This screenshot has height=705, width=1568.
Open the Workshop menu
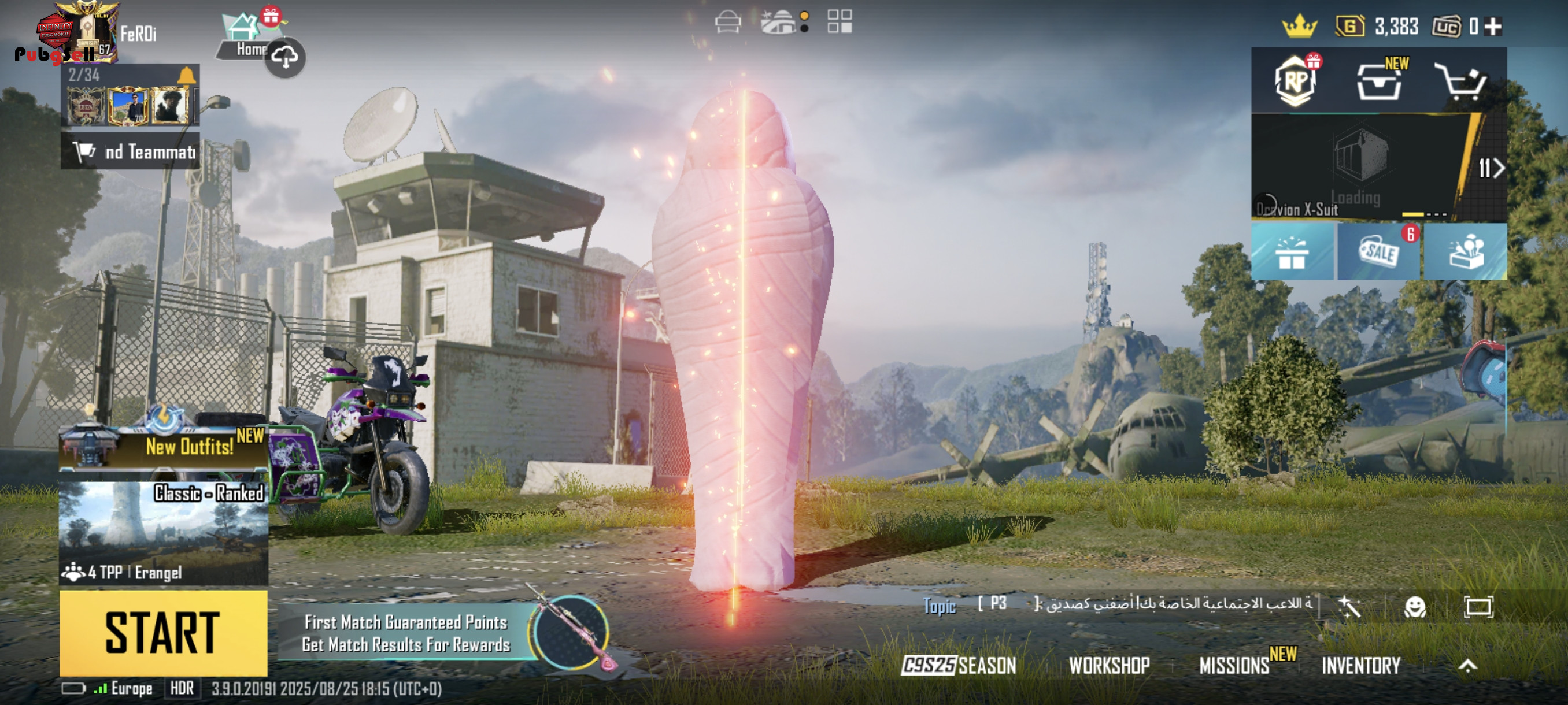click(x=1109, y=666)
